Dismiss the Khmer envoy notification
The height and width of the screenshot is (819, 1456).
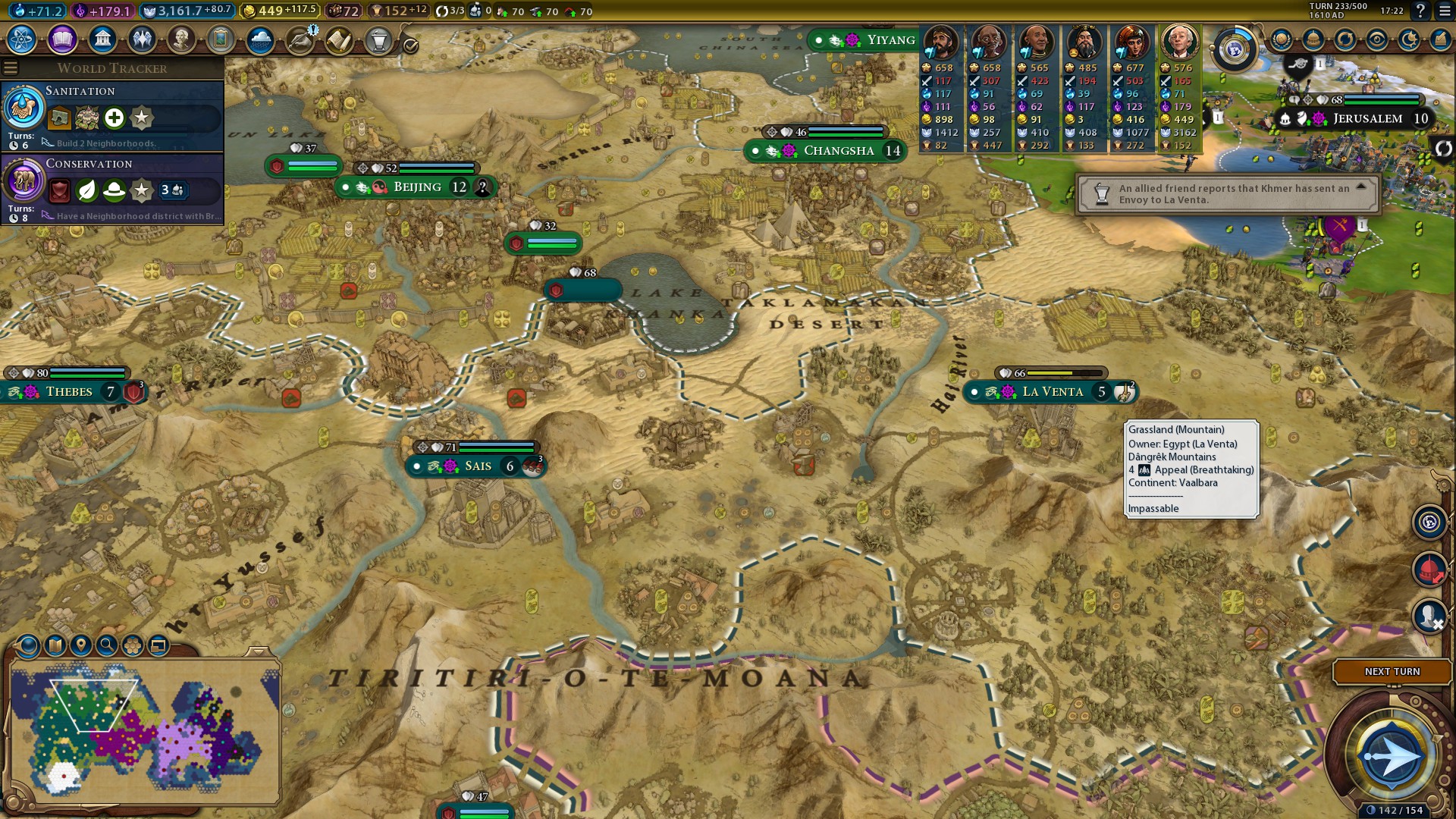(1228, 194)
